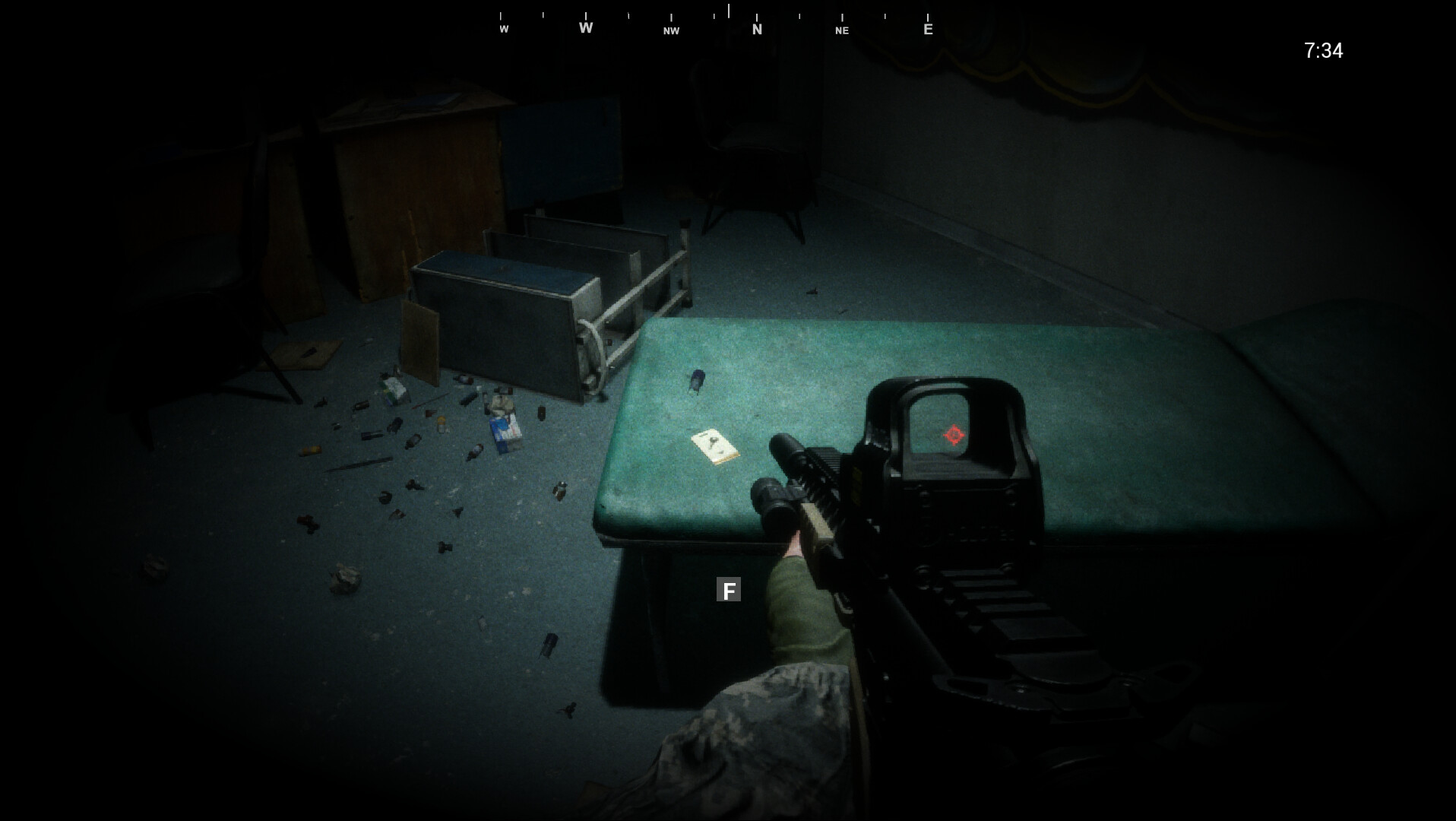Click the red holographic sight reticle

click(x=954, y=435)
